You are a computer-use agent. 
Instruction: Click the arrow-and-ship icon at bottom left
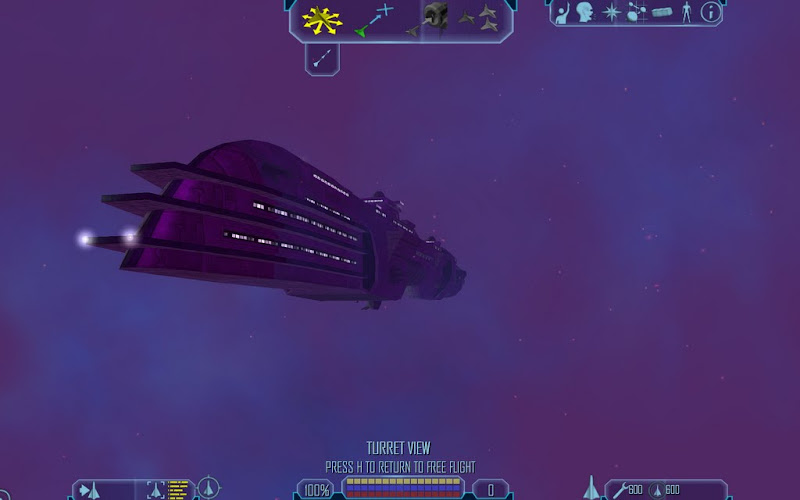click(x=90, y=490)
